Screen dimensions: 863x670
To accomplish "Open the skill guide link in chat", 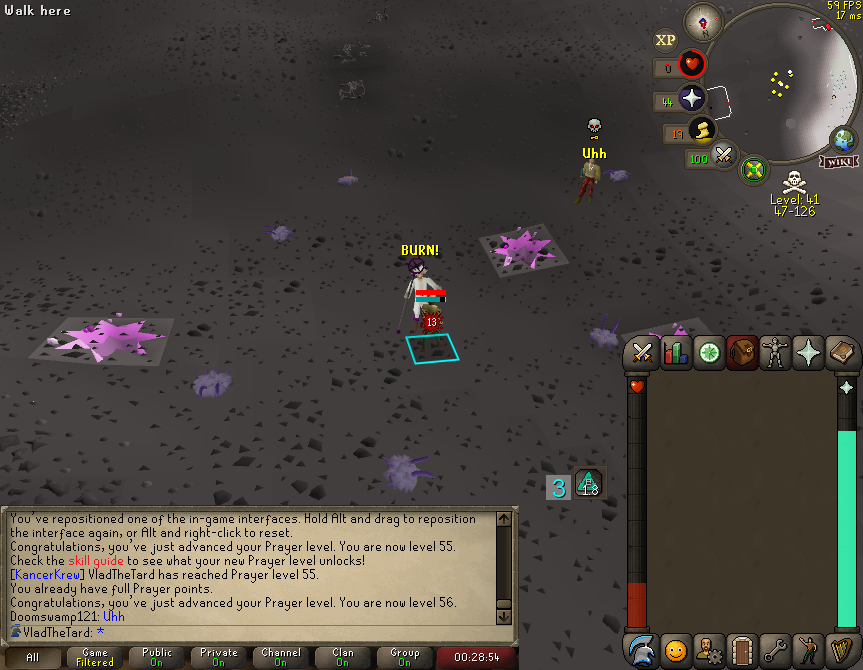I will pyautogui.click(x=96, y=560).
